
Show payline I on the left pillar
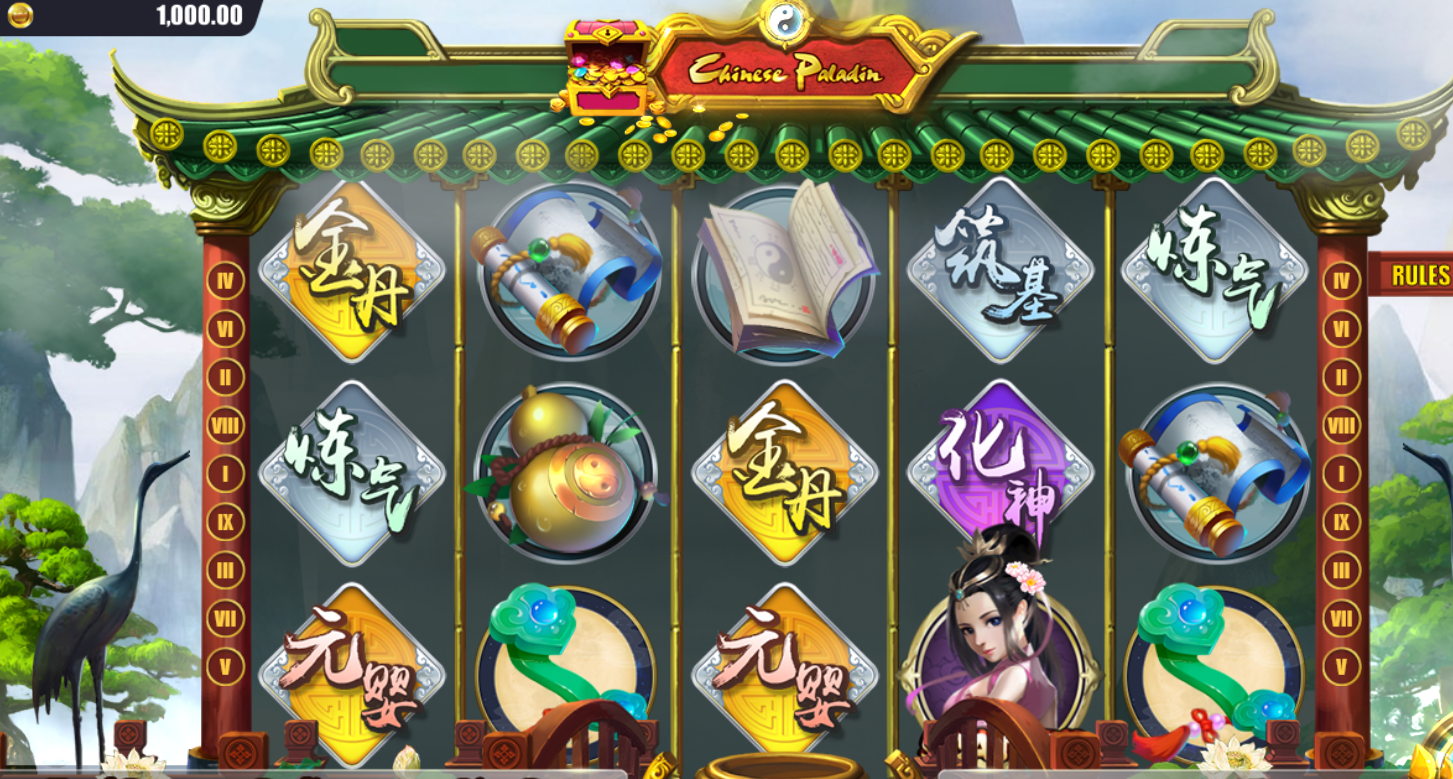(225, 474)
